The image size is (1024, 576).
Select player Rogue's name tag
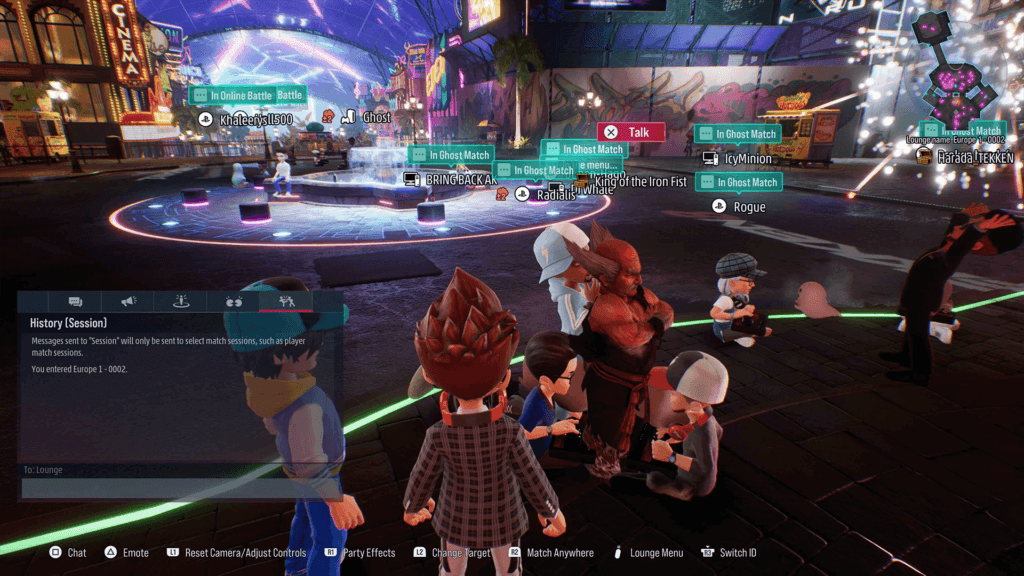[749, 207]
